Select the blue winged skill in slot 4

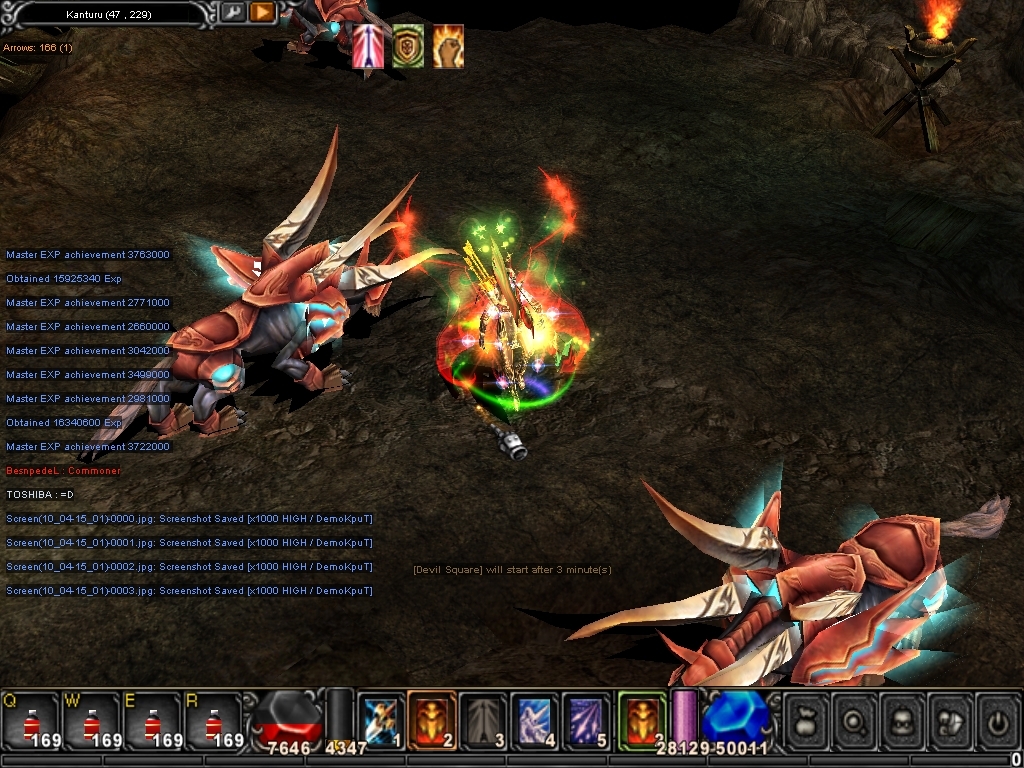(535, 720)
